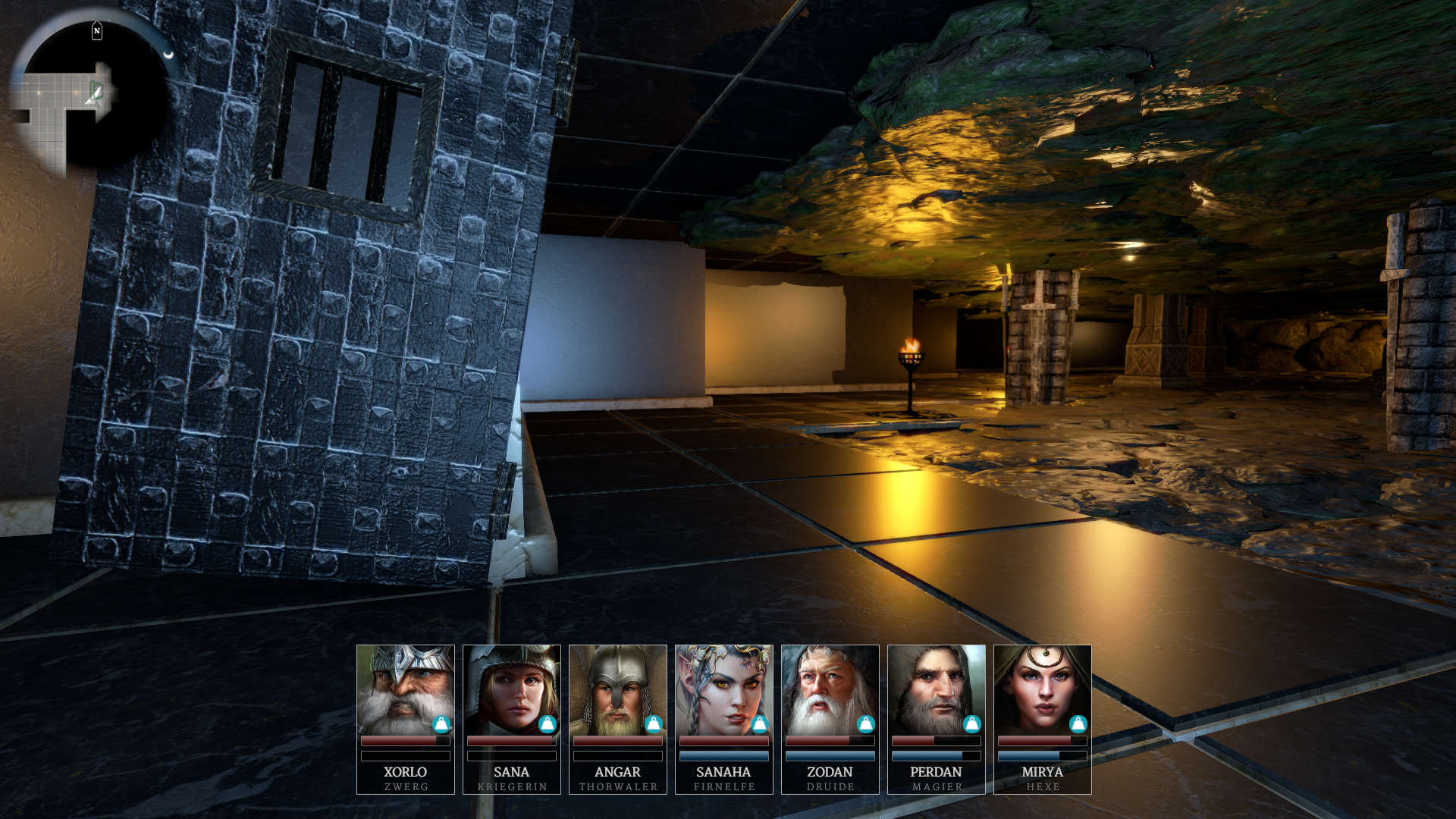1456x819 pixels.
Task: Select Mirya the Hexe portrait
Action: pos(1042,689)
